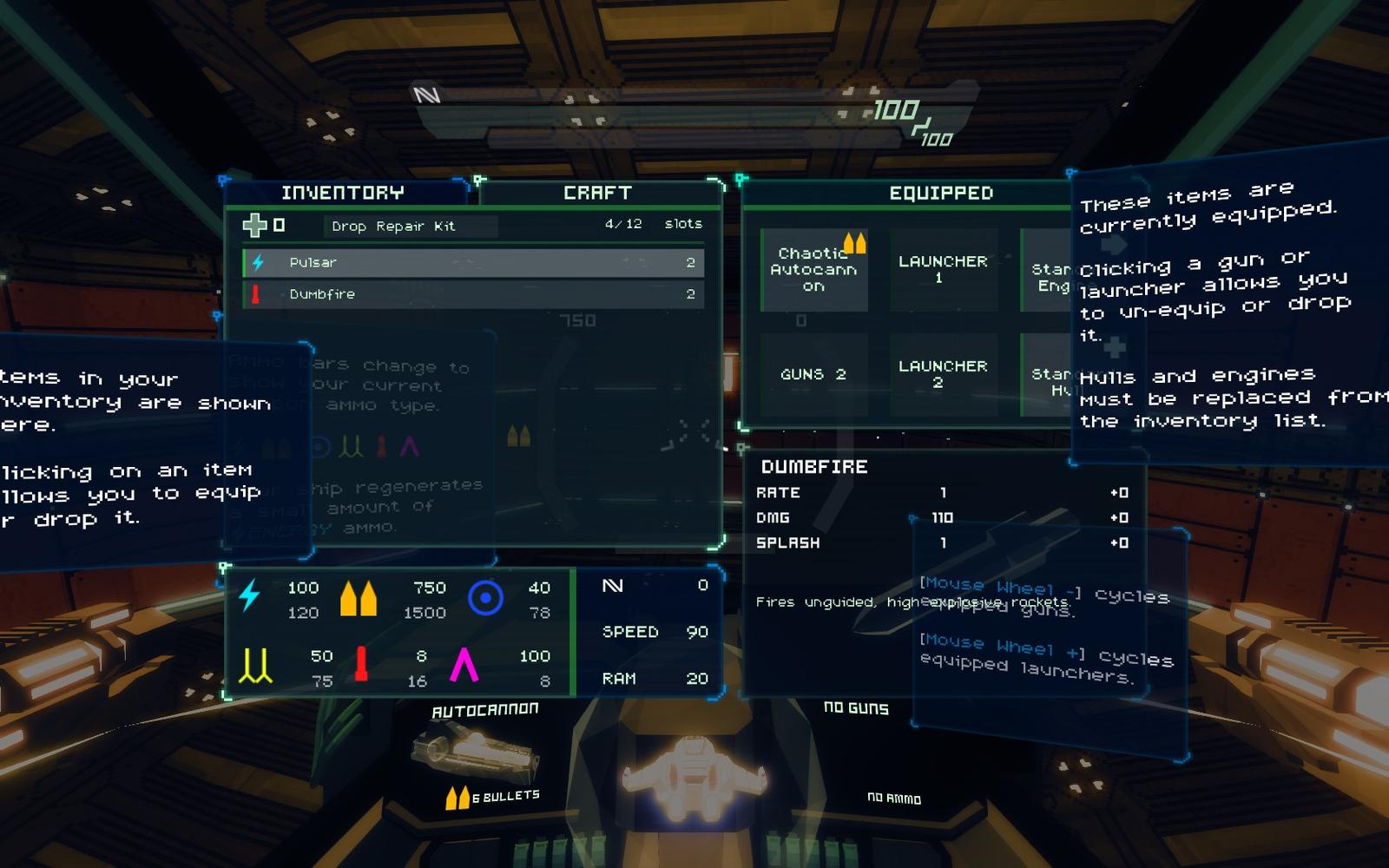Viewport: 1389px width, 868px height.
Task: Switch to the Craft tab
Action: pos(597,193)
